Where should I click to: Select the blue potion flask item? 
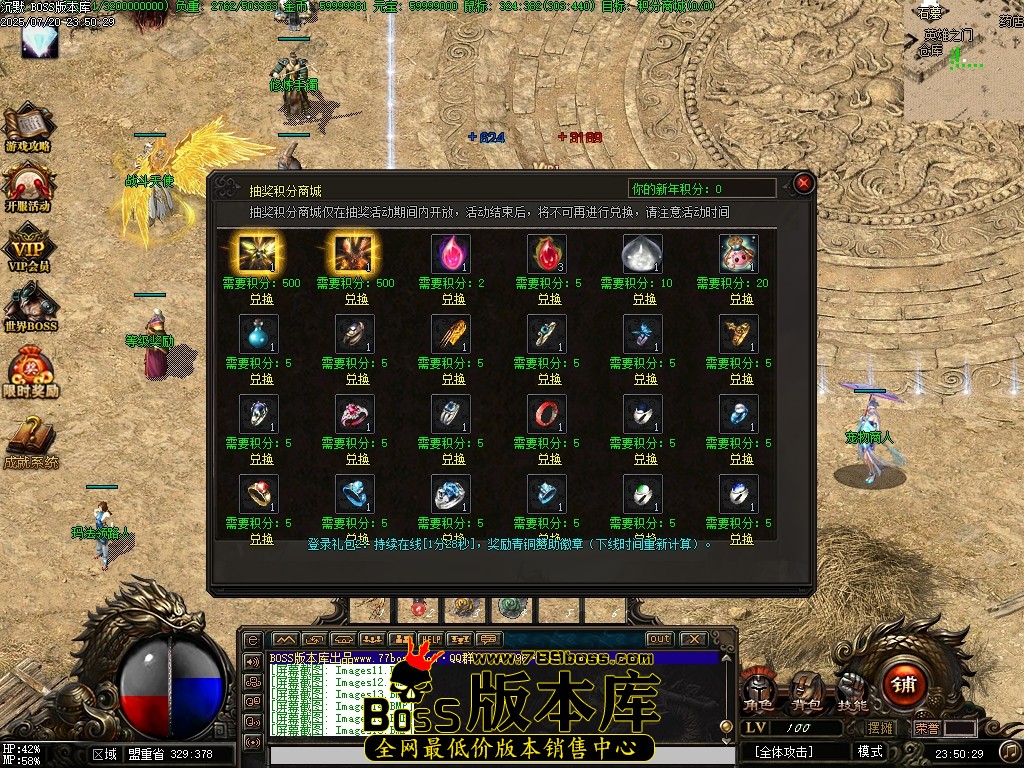coord(259,334)
